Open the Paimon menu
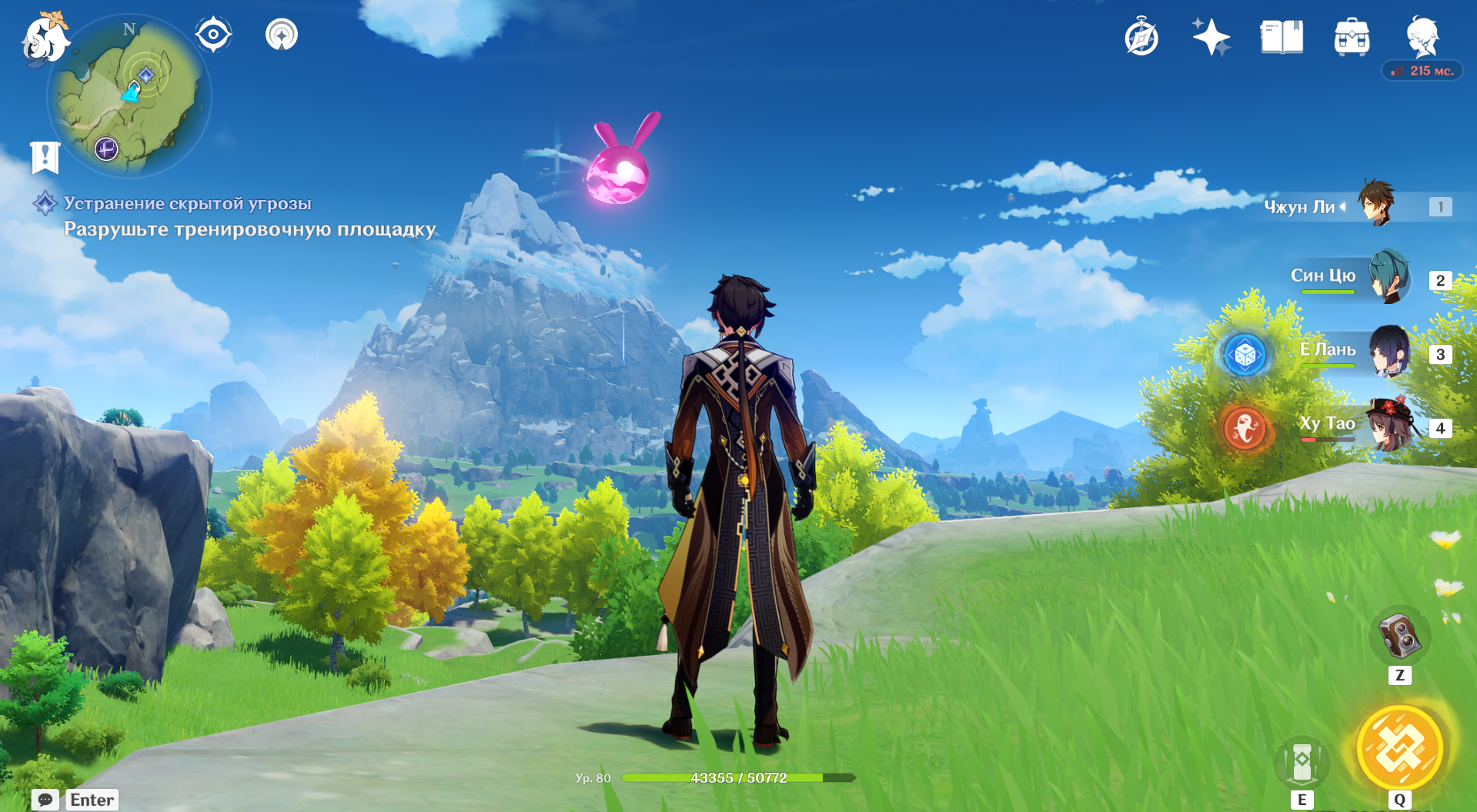 (x=45, y=38)
